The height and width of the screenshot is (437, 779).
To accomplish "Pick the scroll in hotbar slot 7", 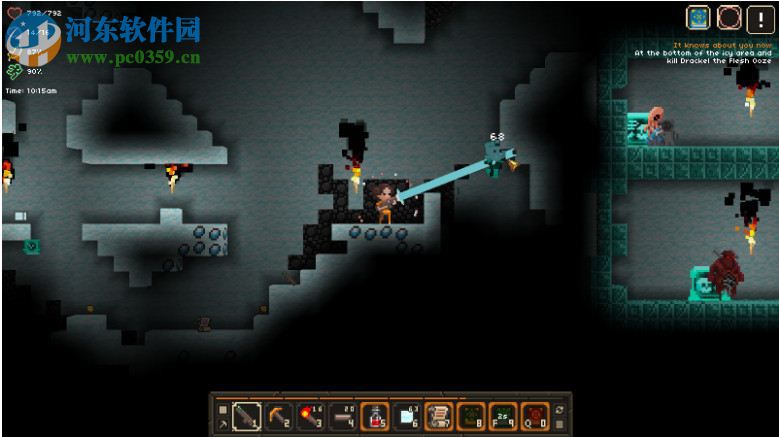I will coord(439,415).
